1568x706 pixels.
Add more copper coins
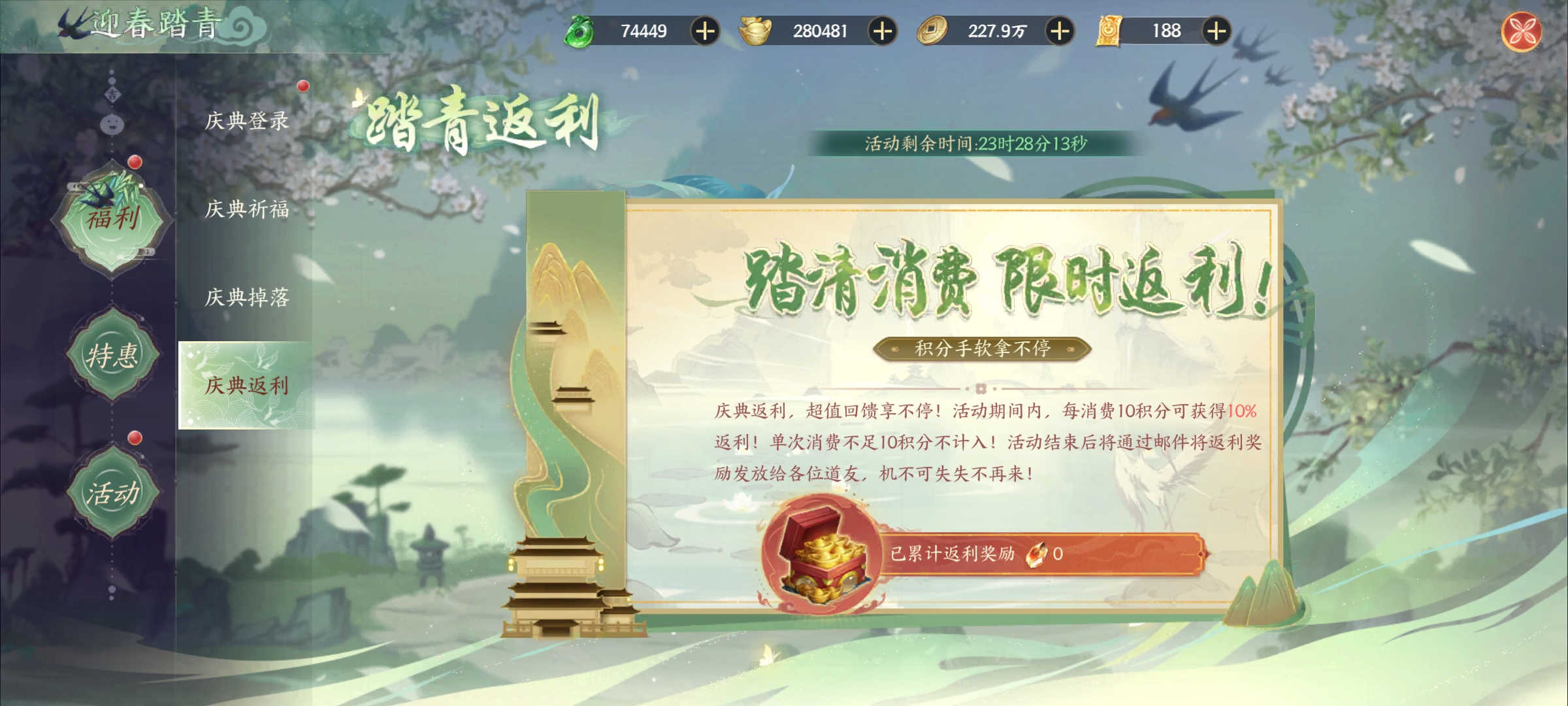point(1059,31)
